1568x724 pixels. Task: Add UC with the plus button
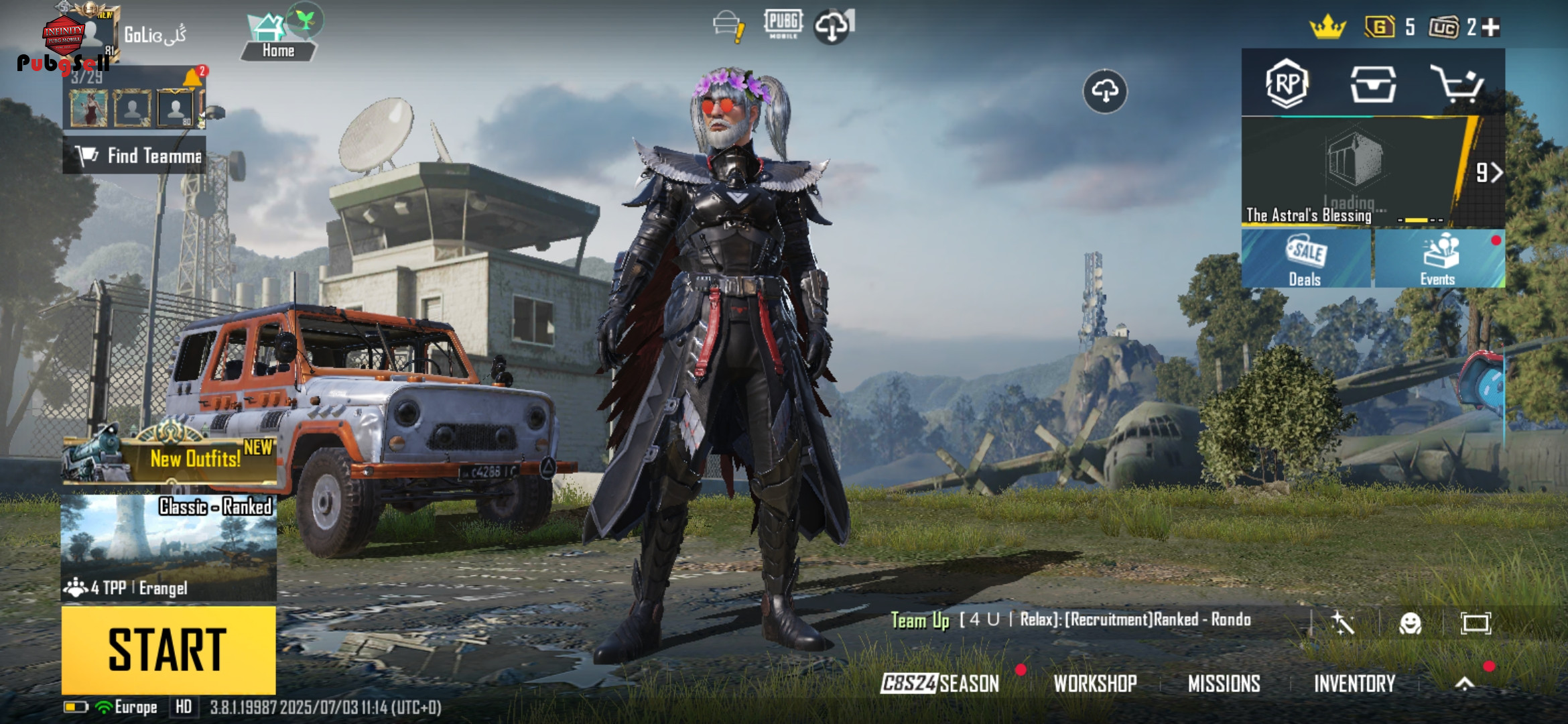(1491, 27)
